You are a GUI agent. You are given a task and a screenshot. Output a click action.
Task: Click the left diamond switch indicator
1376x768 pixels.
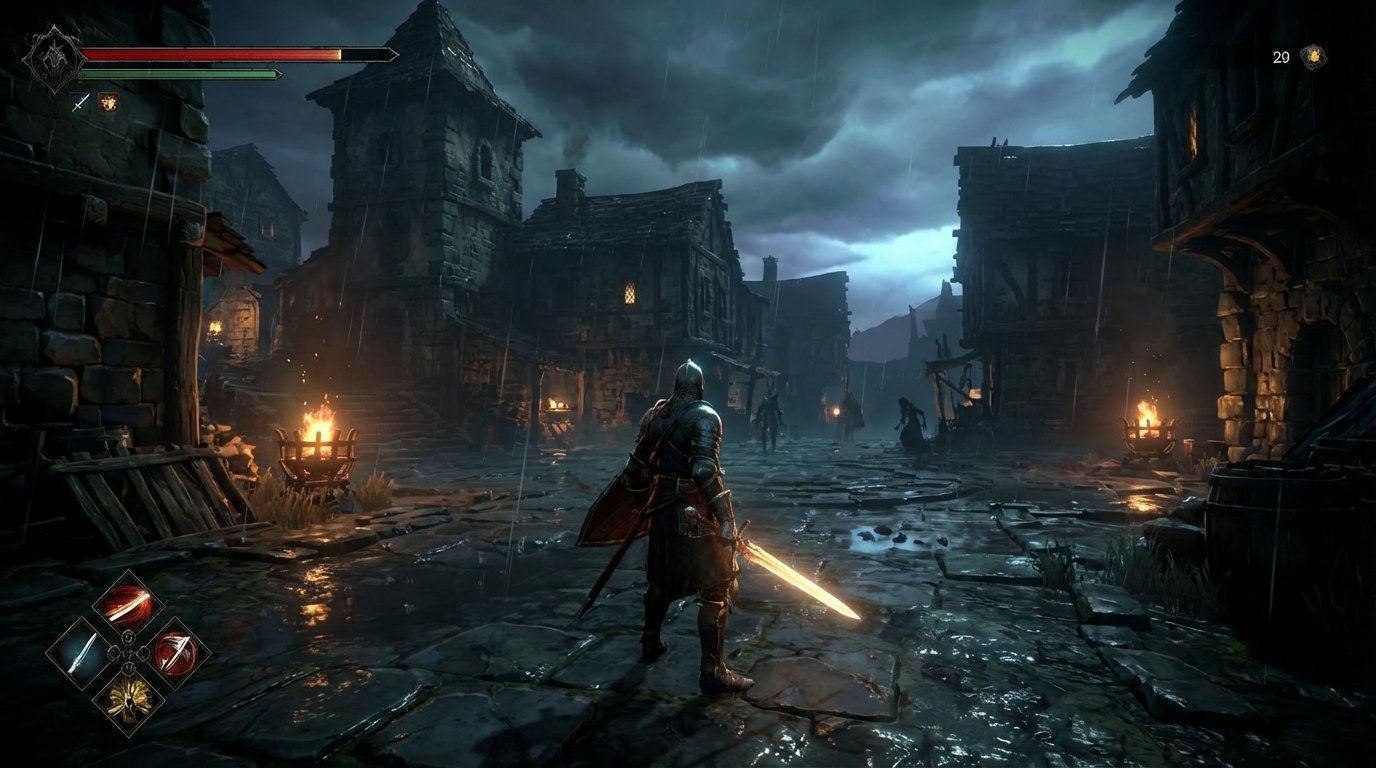point(114,653)
